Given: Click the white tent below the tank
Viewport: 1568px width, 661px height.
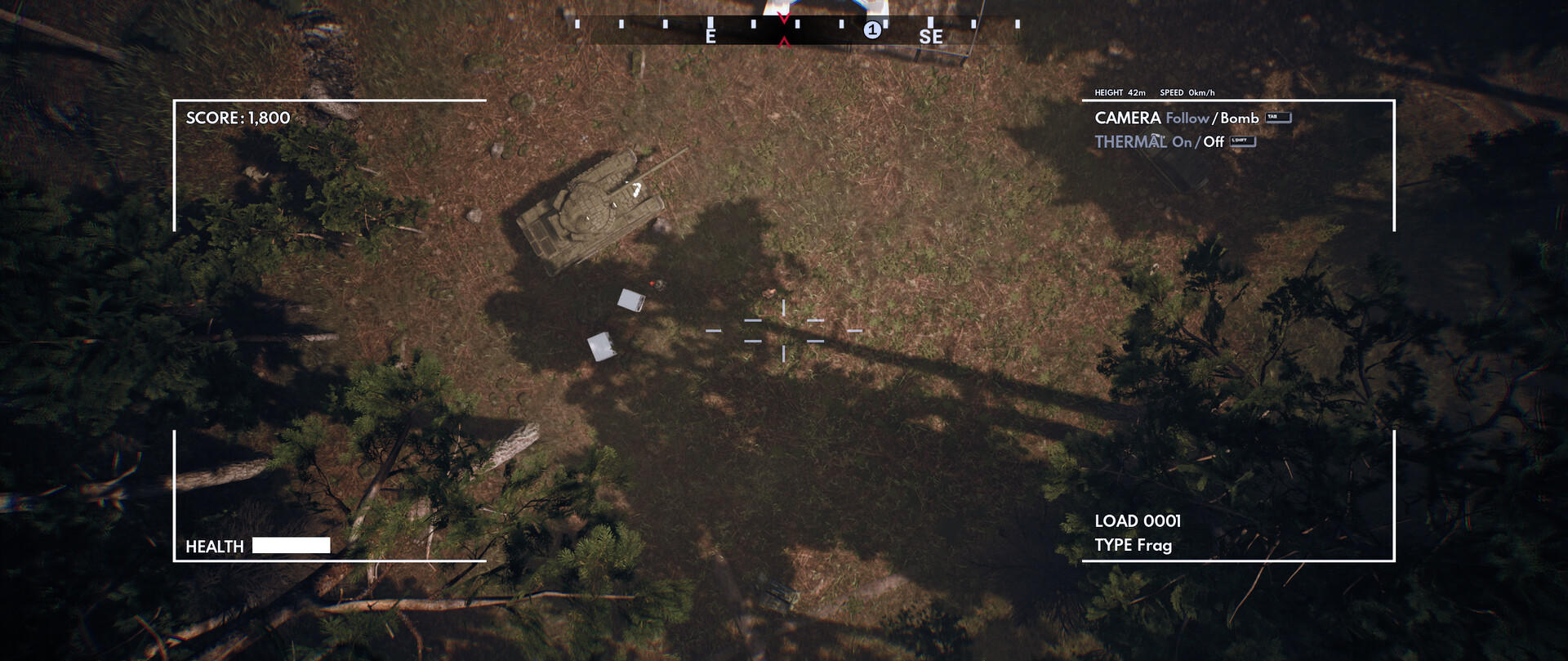Looking at the screenshot, I should [x=633, y=302].
